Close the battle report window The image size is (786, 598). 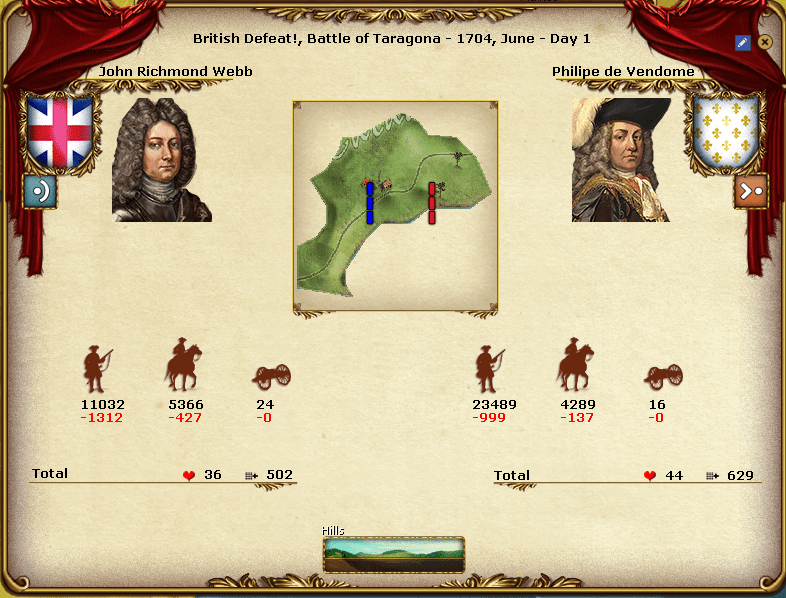[x=765, y=42]
